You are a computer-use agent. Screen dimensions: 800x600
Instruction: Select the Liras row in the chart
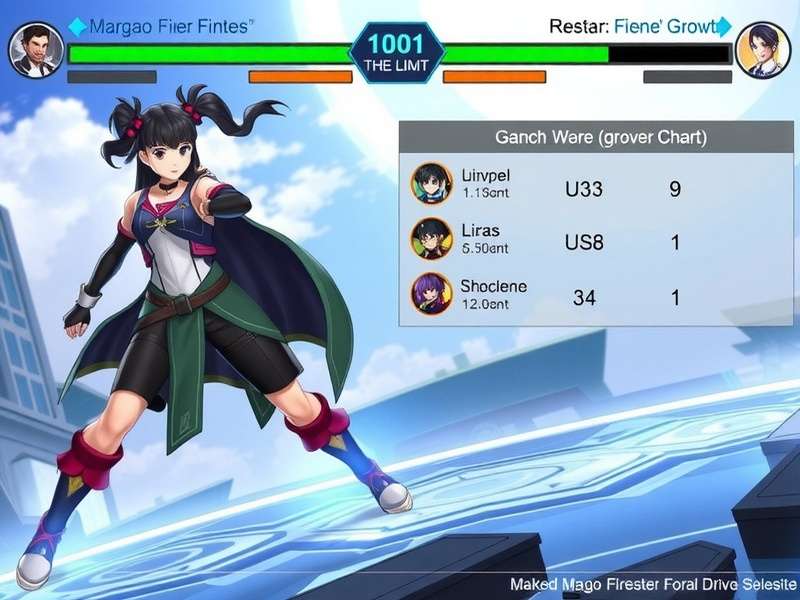coord(560,240)
